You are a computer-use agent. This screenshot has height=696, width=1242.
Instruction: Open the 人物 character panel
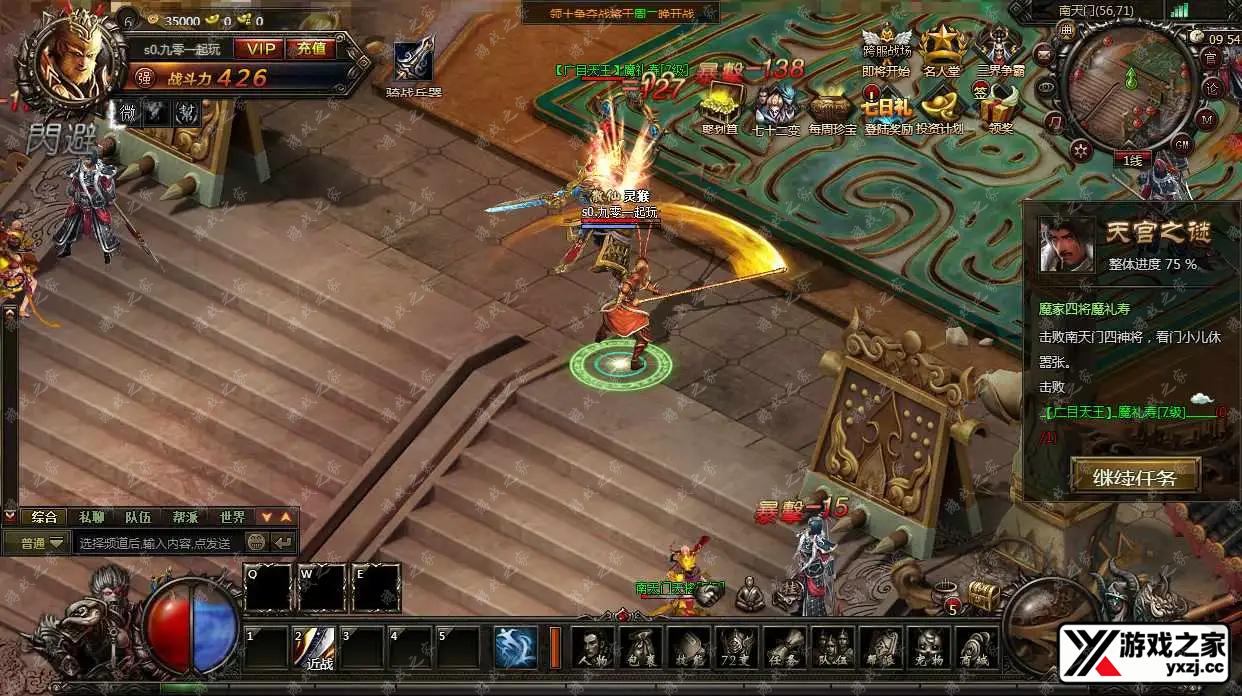pos(594,647)
